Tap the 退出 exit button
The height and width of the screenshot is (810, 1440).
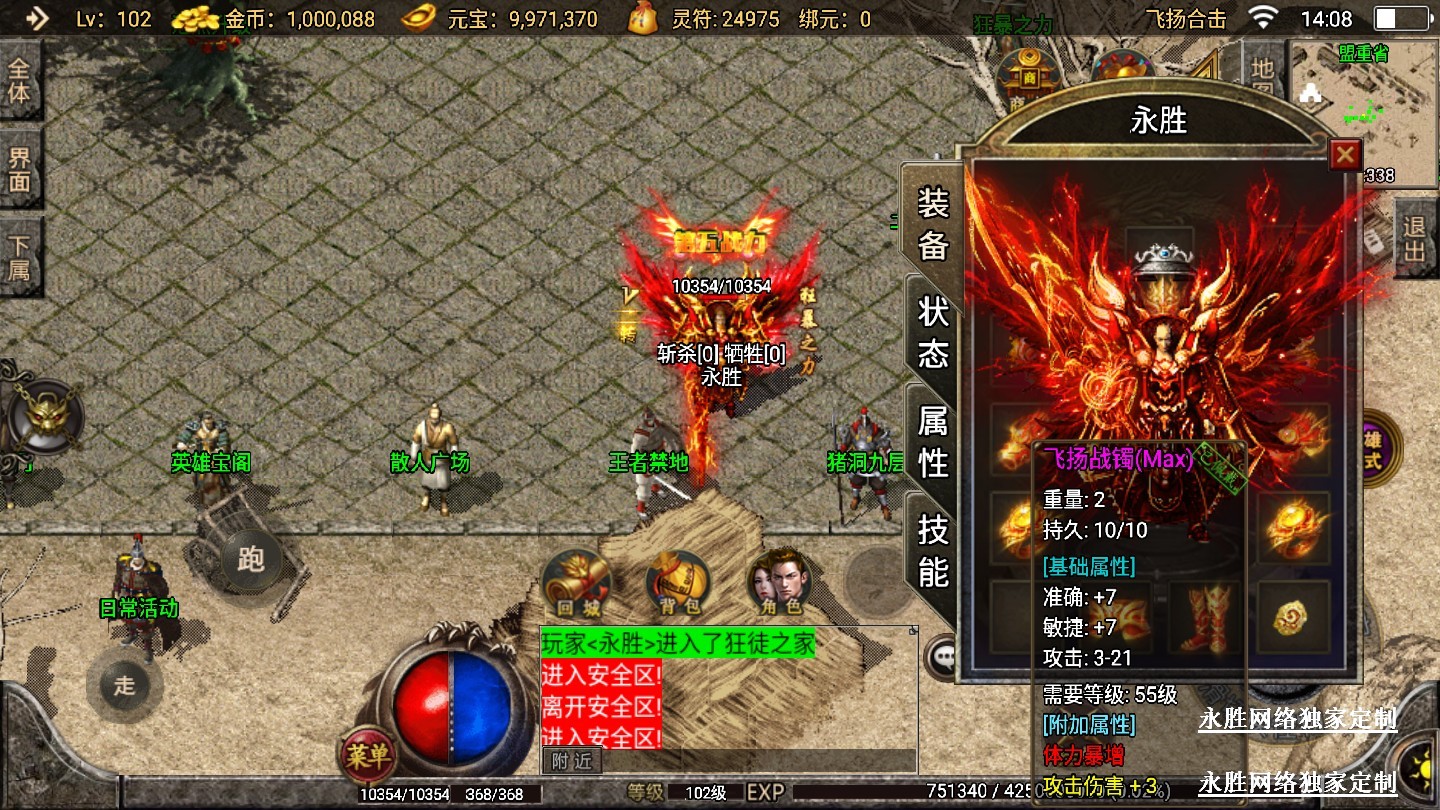[1414, 238]
